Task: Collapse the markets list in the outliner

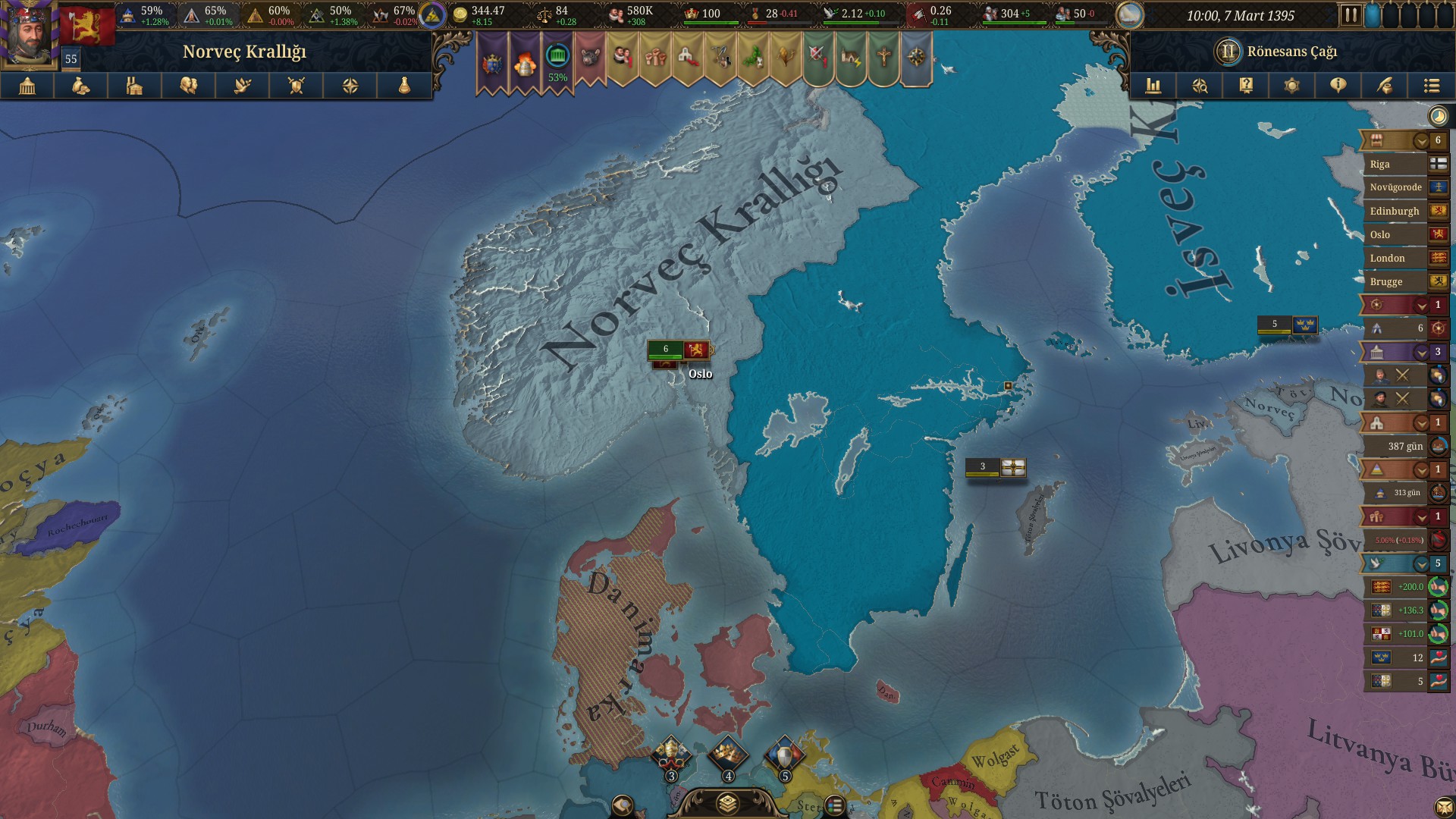Action: pos(1421,141)
